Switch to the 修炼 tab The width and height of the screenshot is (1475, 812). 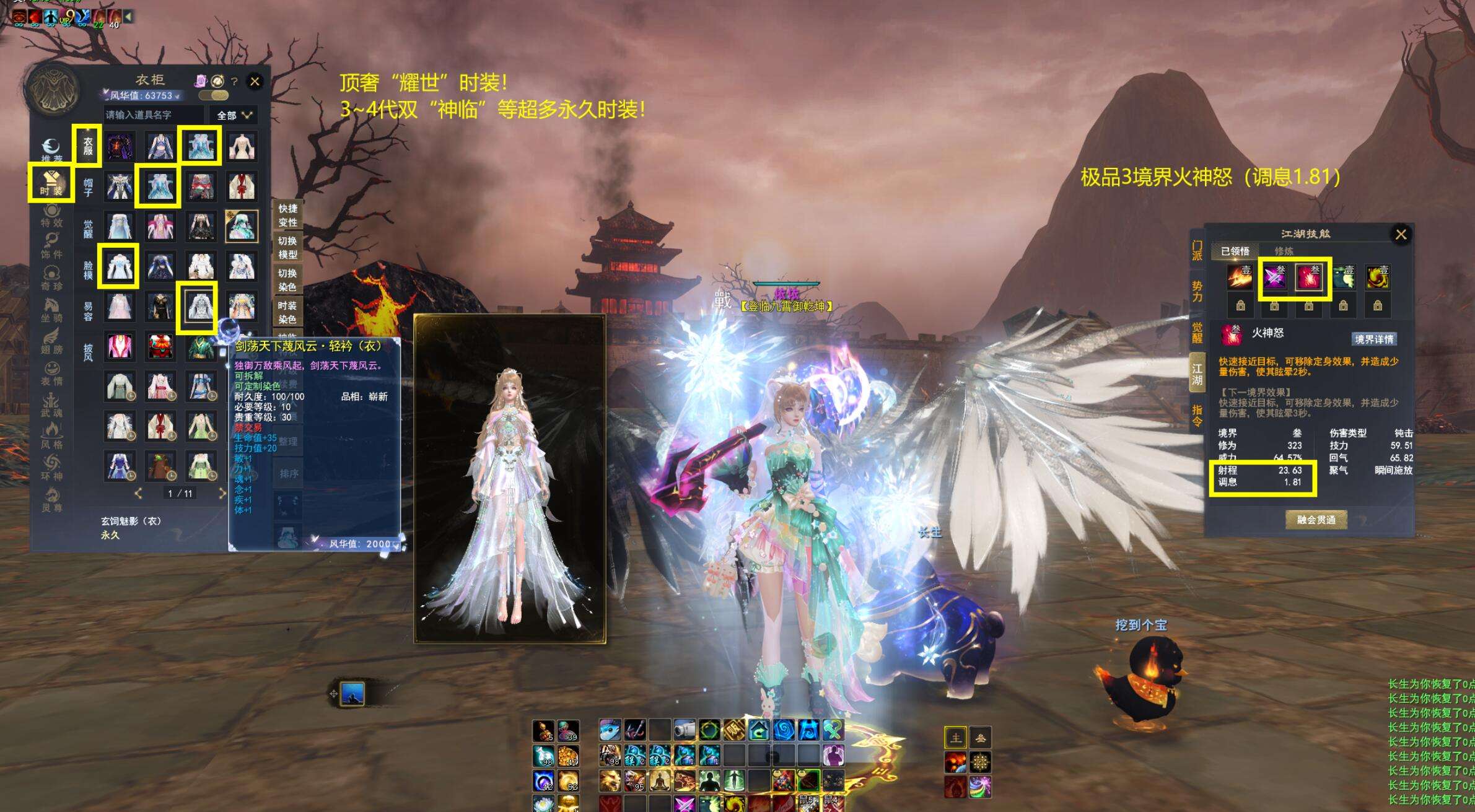1284,251
